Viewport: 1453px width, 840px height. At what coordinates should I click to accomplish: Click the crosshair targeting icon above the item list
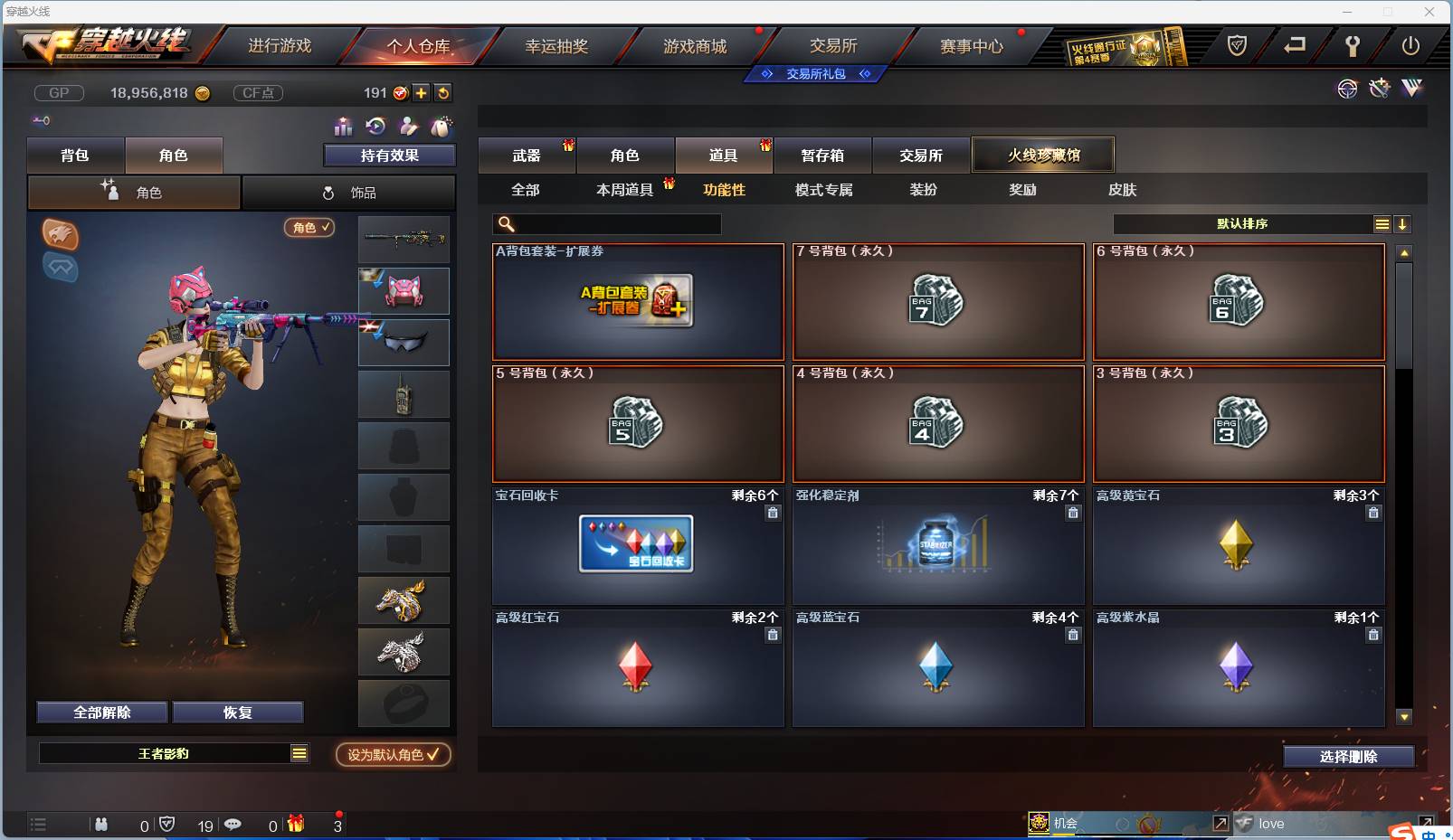1347,89
